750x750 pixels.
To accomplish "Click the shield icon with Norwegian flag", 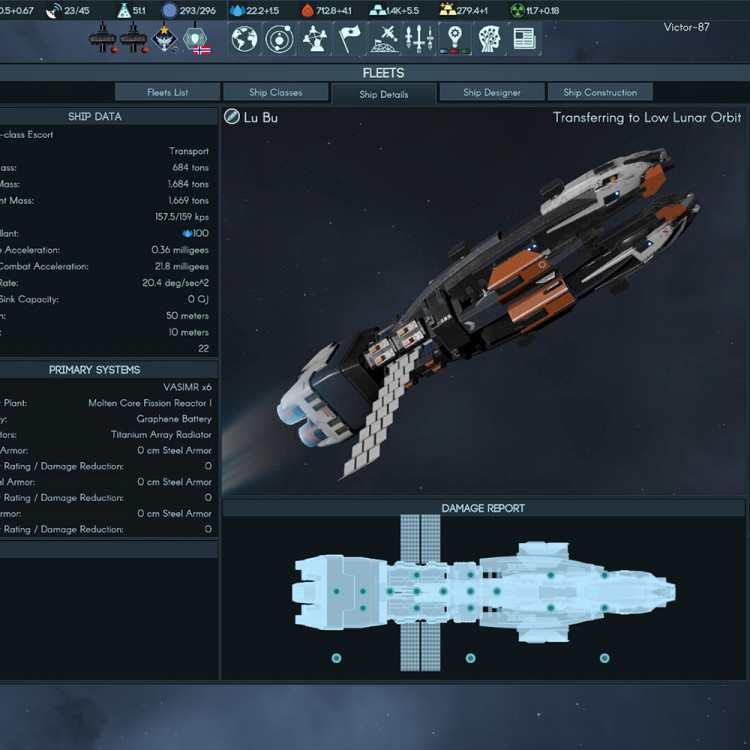I will (x=197, y=39).
